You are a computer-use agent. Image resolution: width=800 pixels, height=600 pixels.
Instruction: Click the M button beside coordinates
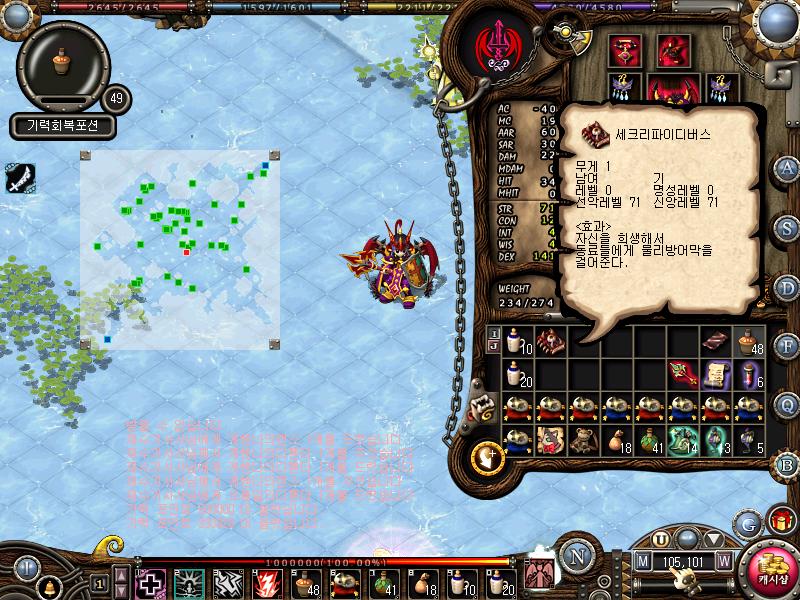[x=642, y=560]
